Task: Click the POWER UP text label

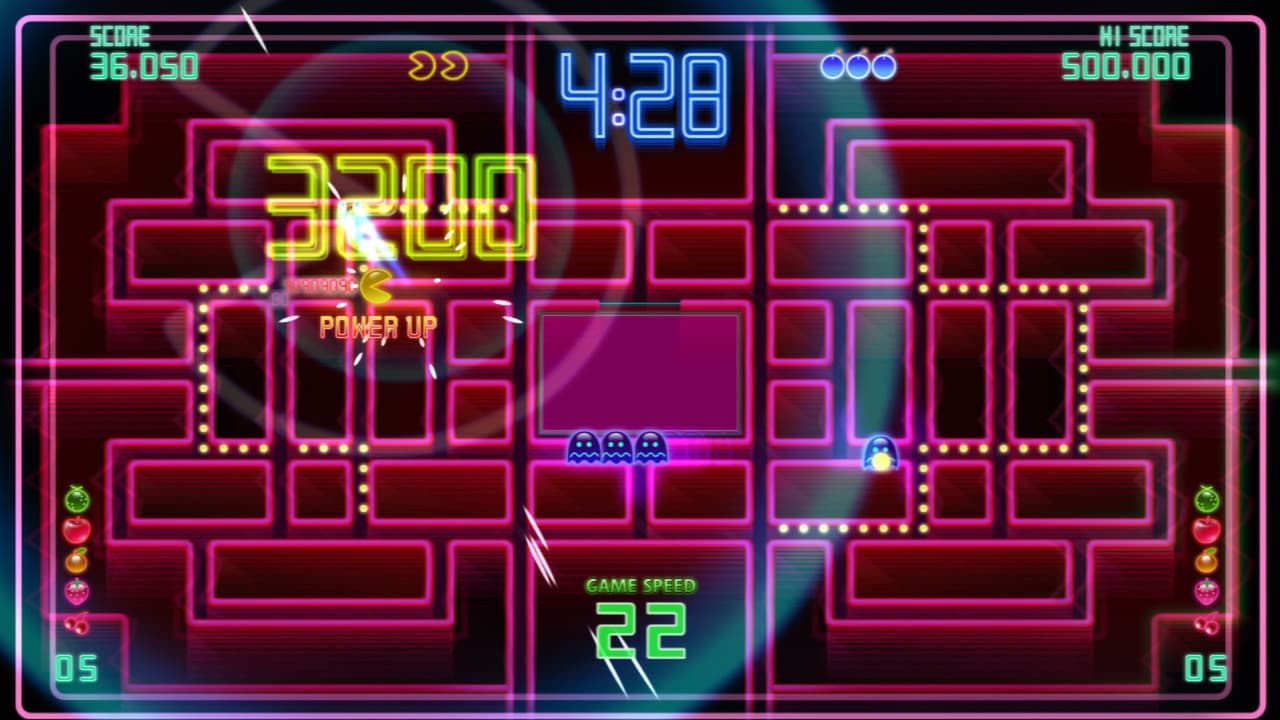Action: pos(377,325)
